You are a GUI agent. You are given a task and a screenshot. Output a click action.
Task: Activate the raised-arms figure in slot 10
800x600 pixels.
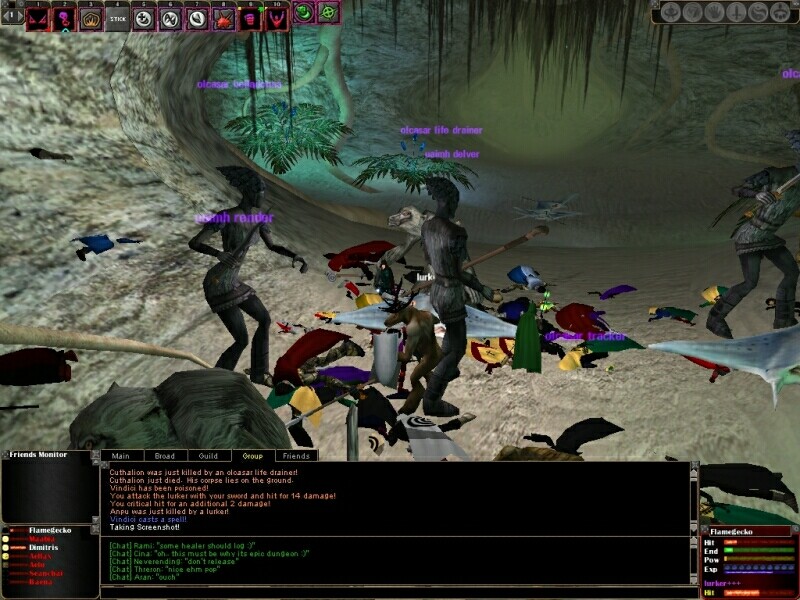[x=274, y=18]
